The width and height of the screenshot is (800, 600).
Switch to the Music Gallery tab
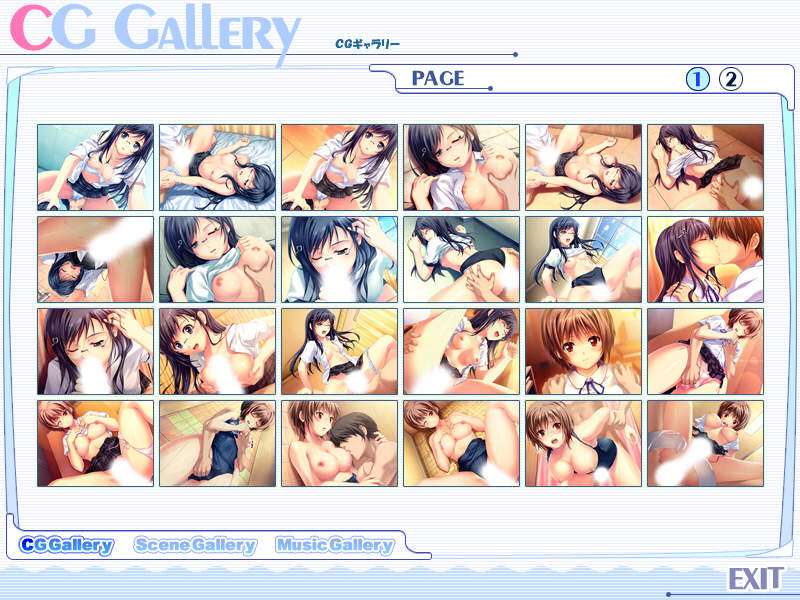[x=334, y=545]
